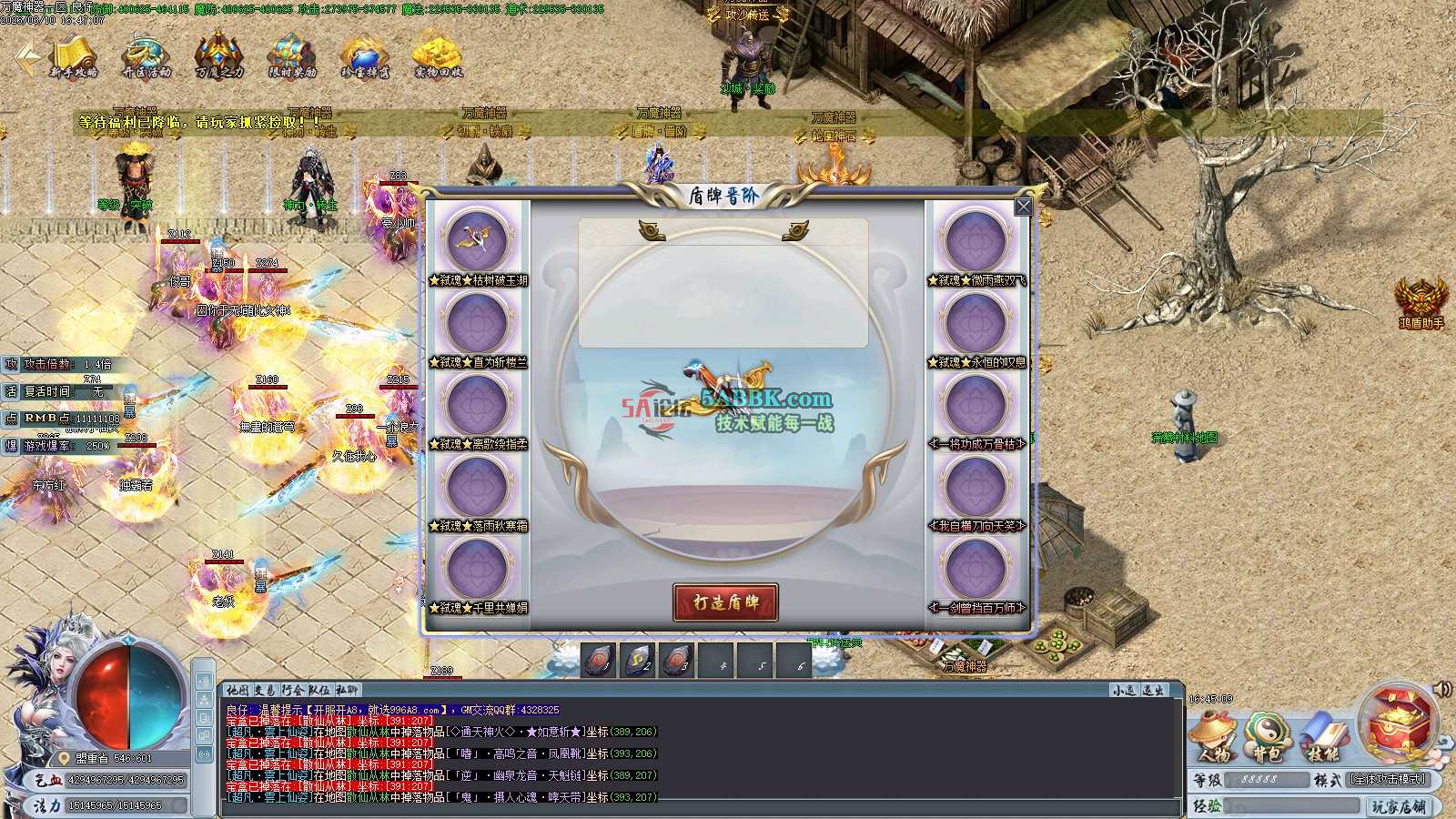Open the 实物回收 item recycling icon
The image size is (1456, 819).
point(439,56)
